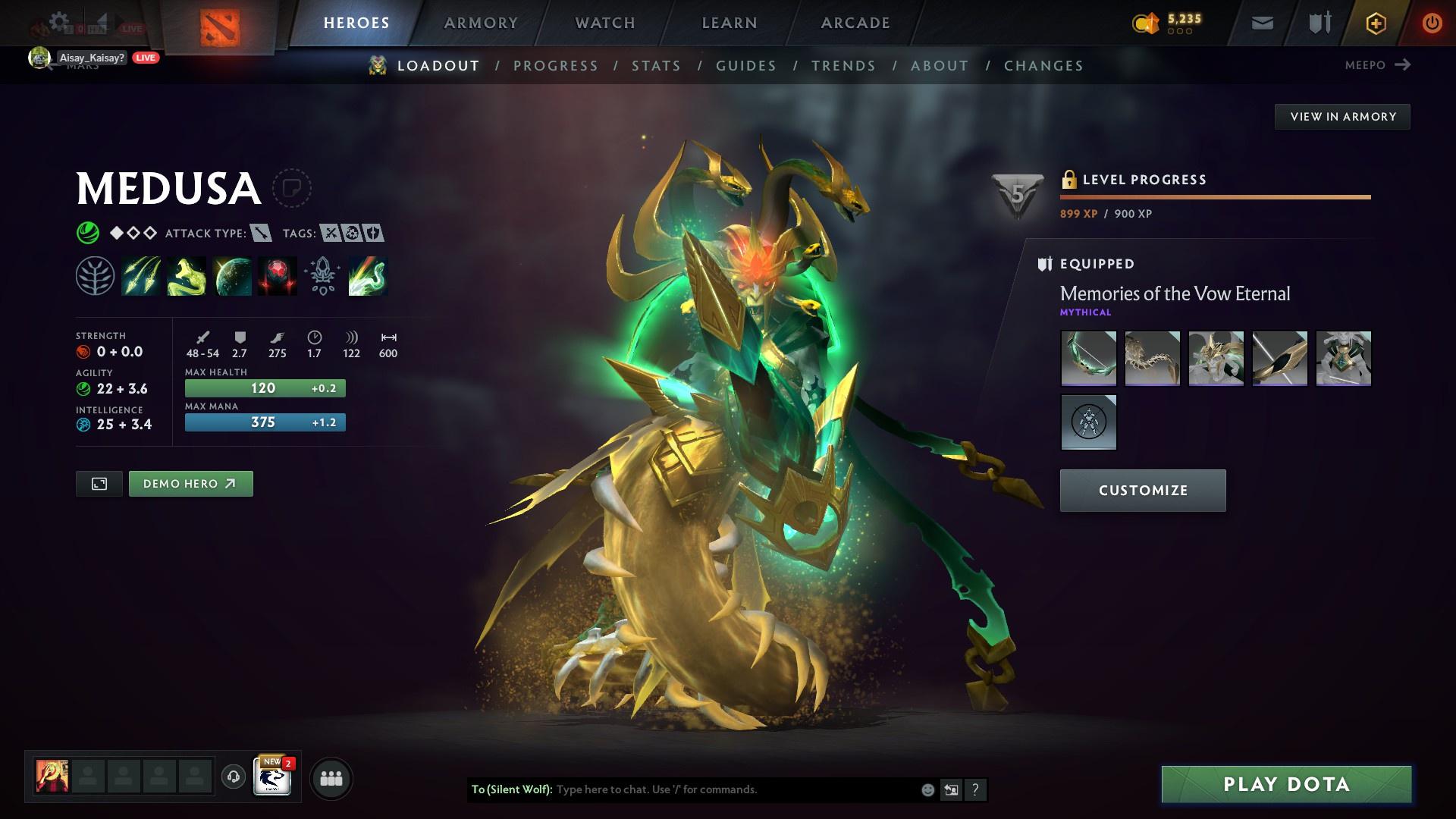Click the CUSTOMIZE button

click(x=1142, y=490)
